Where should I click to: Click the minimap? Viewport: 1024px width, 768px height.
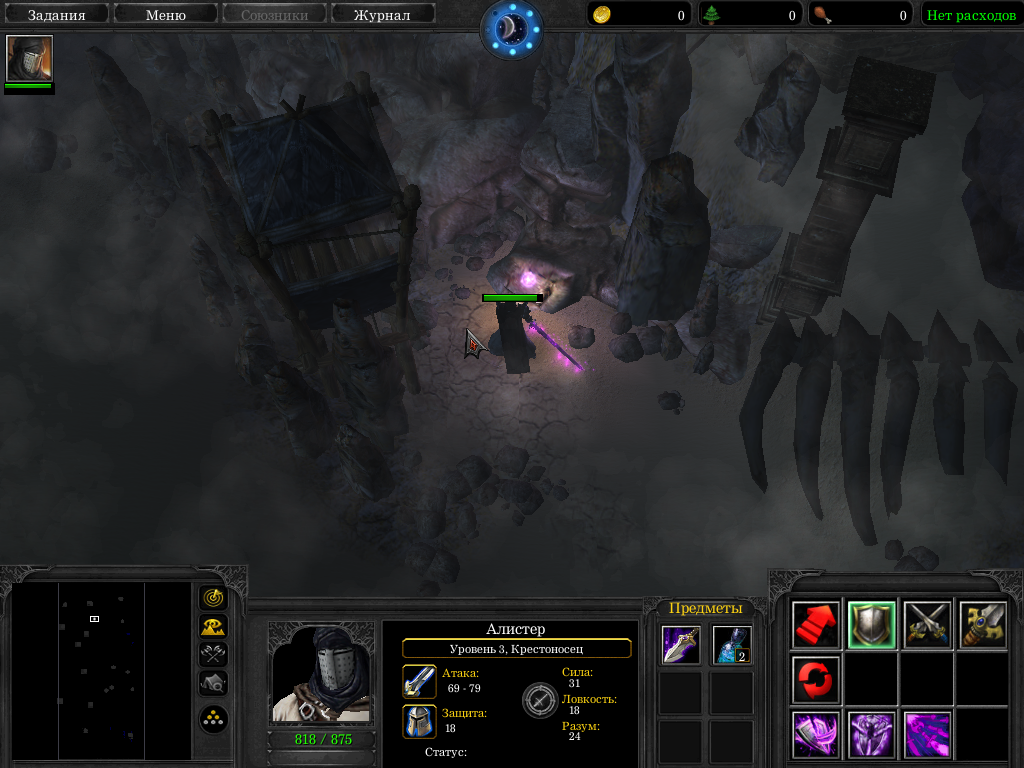tap(101, 670)
